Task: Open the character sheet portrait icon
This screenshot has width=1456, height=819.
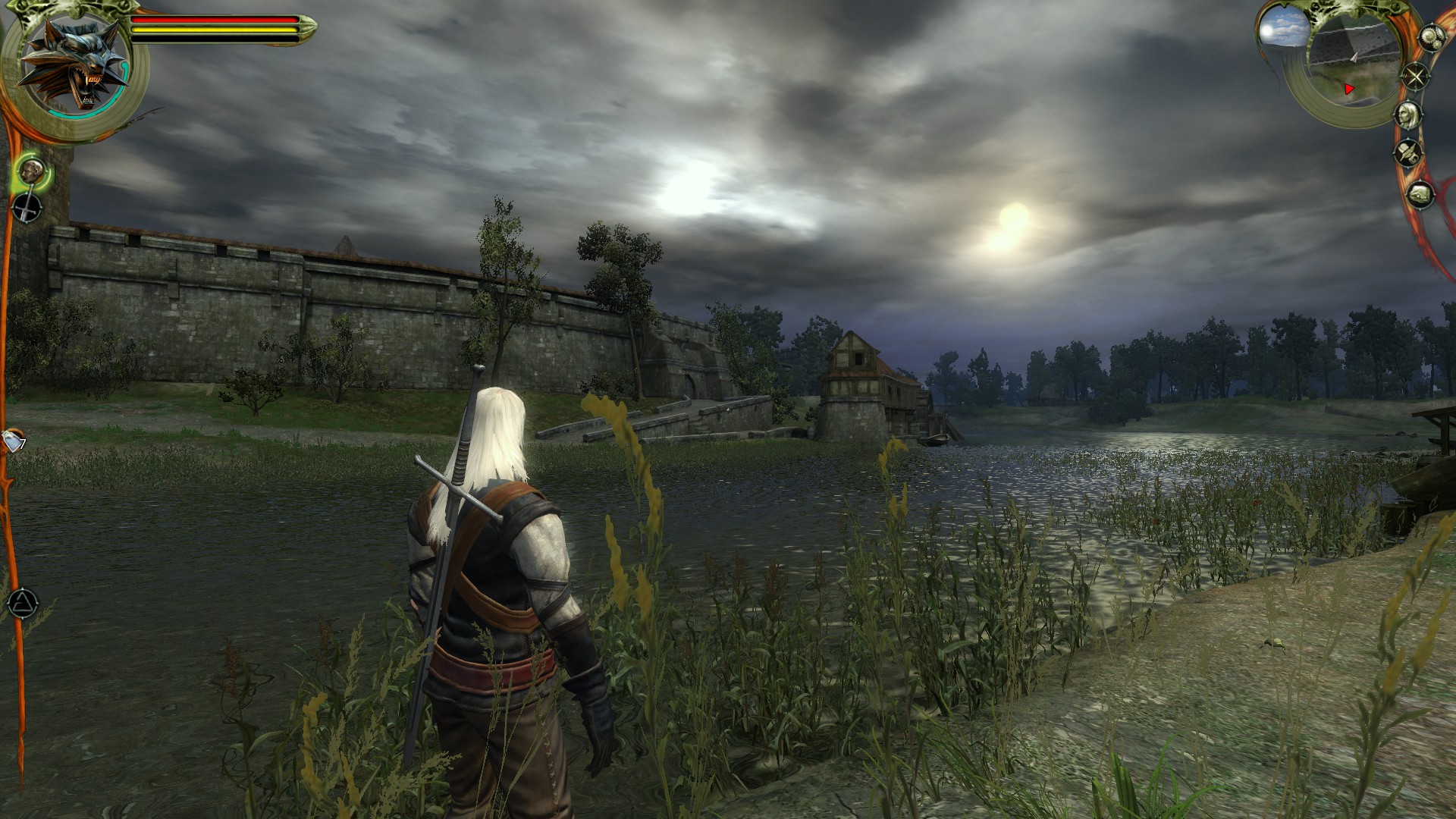Action: point(1408,115)
